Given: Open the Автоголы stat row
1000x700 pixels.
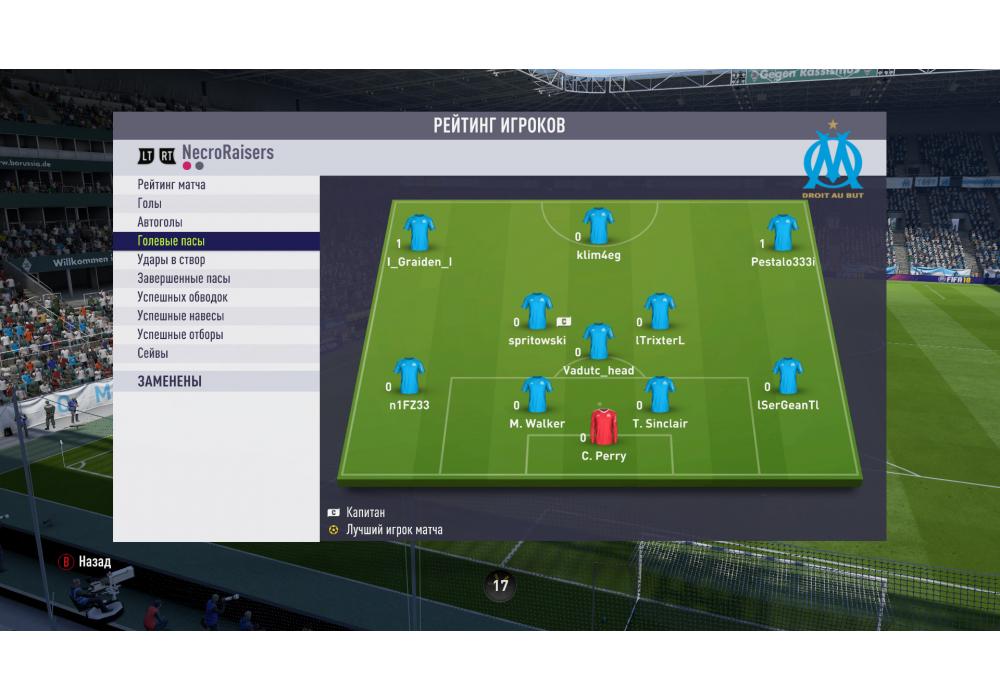Looking at the screenshot, I should click(160, 222).
